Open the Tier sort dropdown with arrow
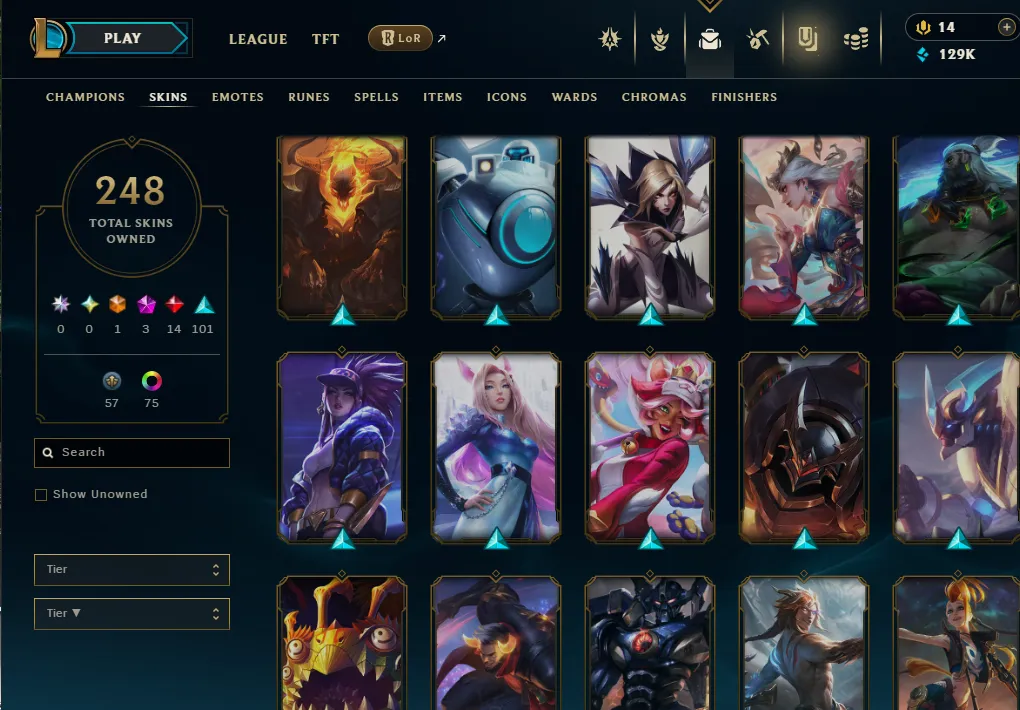Viewport: 1020px width, 710px height. click(x=132, y=614)
